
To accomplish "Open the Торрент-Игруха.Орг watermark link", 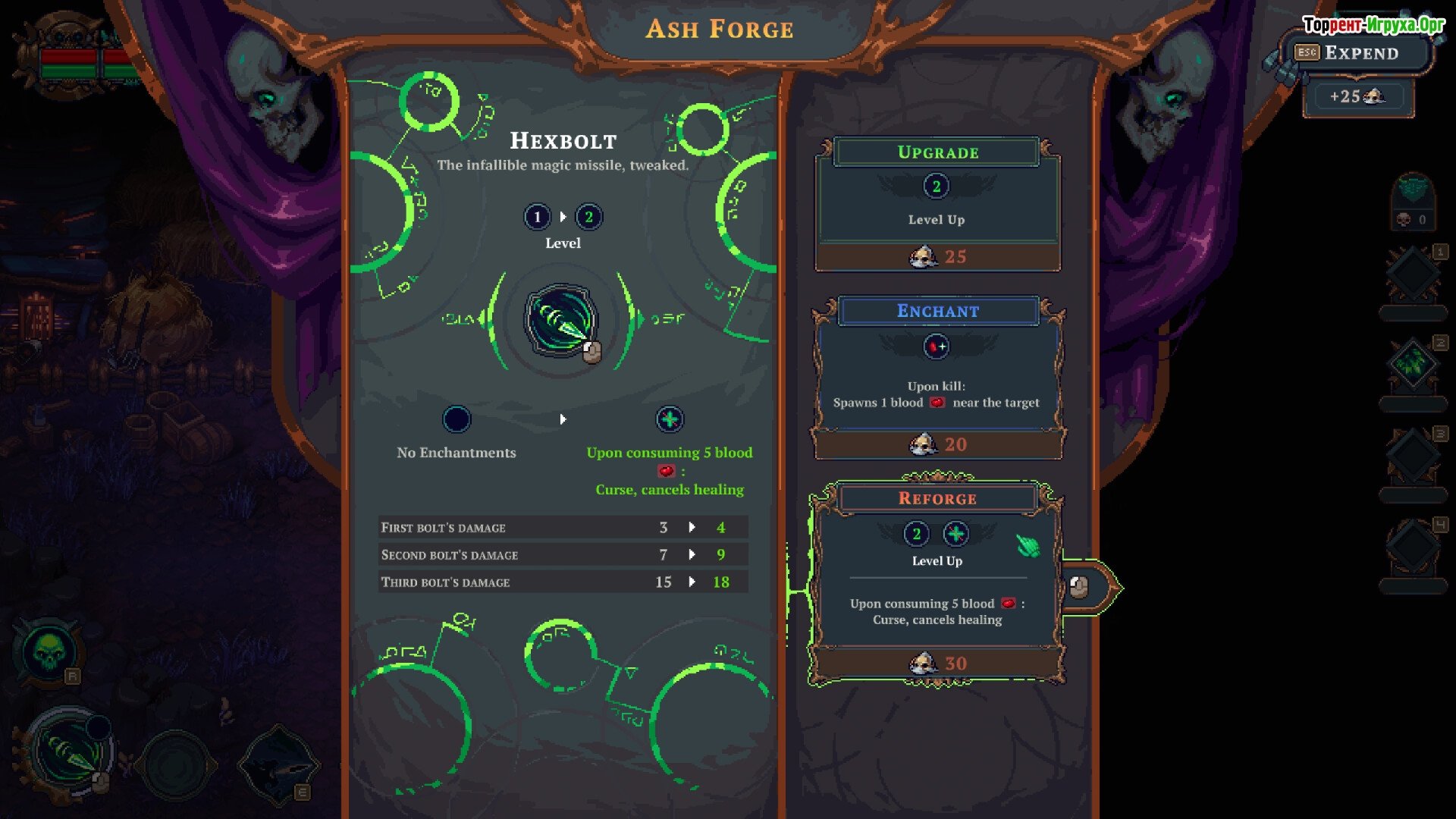I will pyautogui.click(x=1373, y=25).
